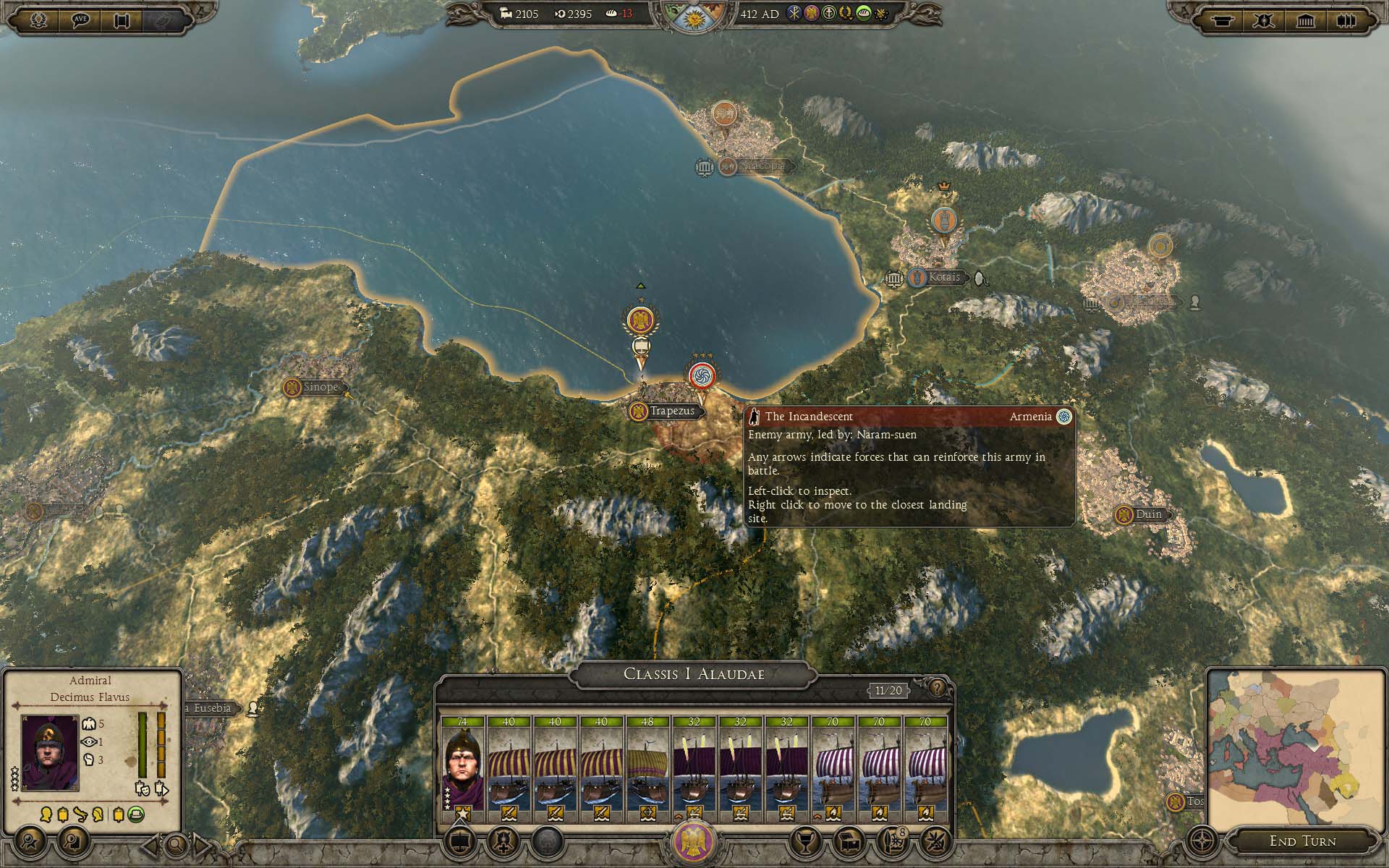Open the help question mark on army panel

tap(937, 687)
